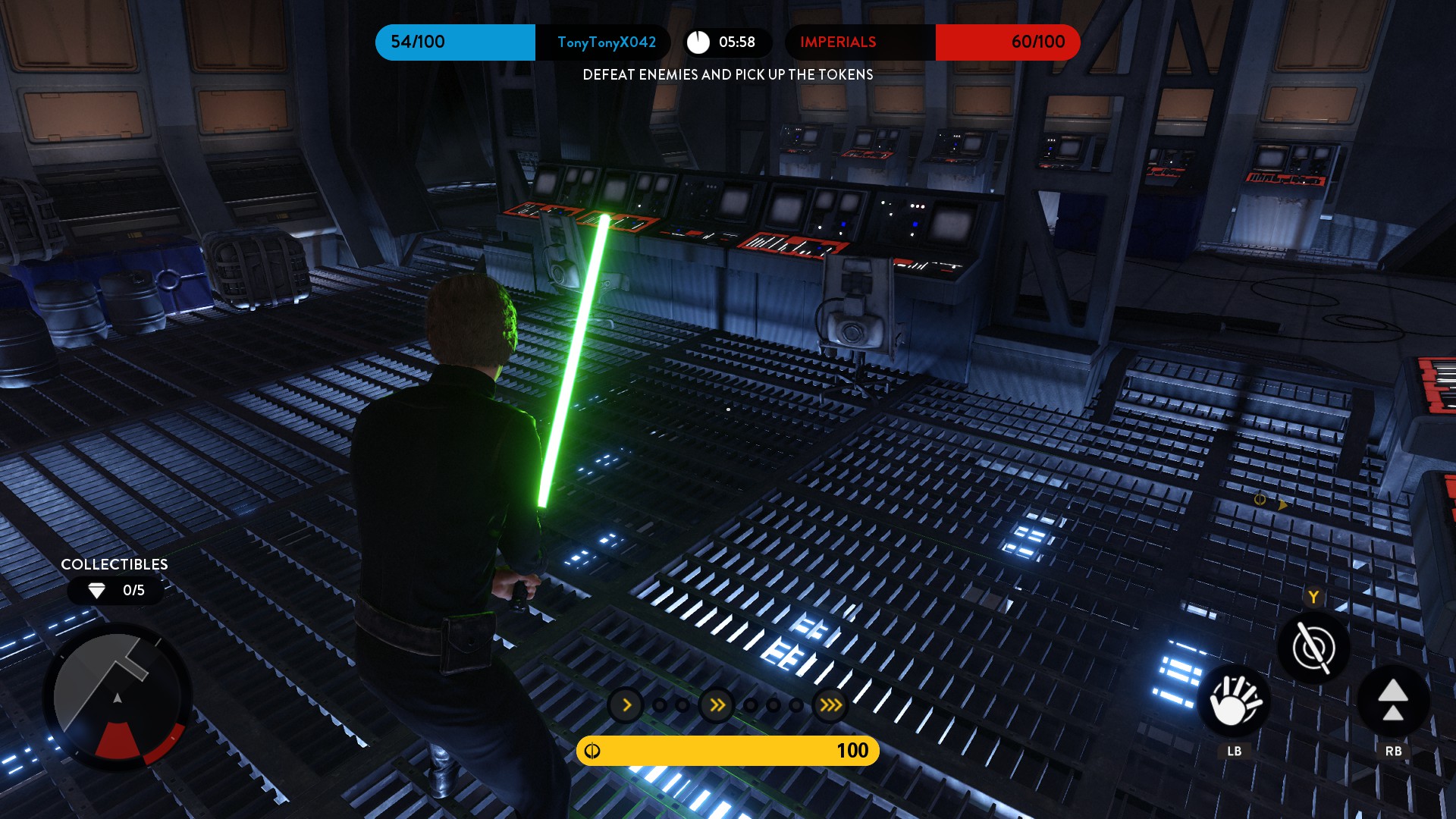Select the double-arrow dash ability

pyautogui.click(x=1393, y=701)
